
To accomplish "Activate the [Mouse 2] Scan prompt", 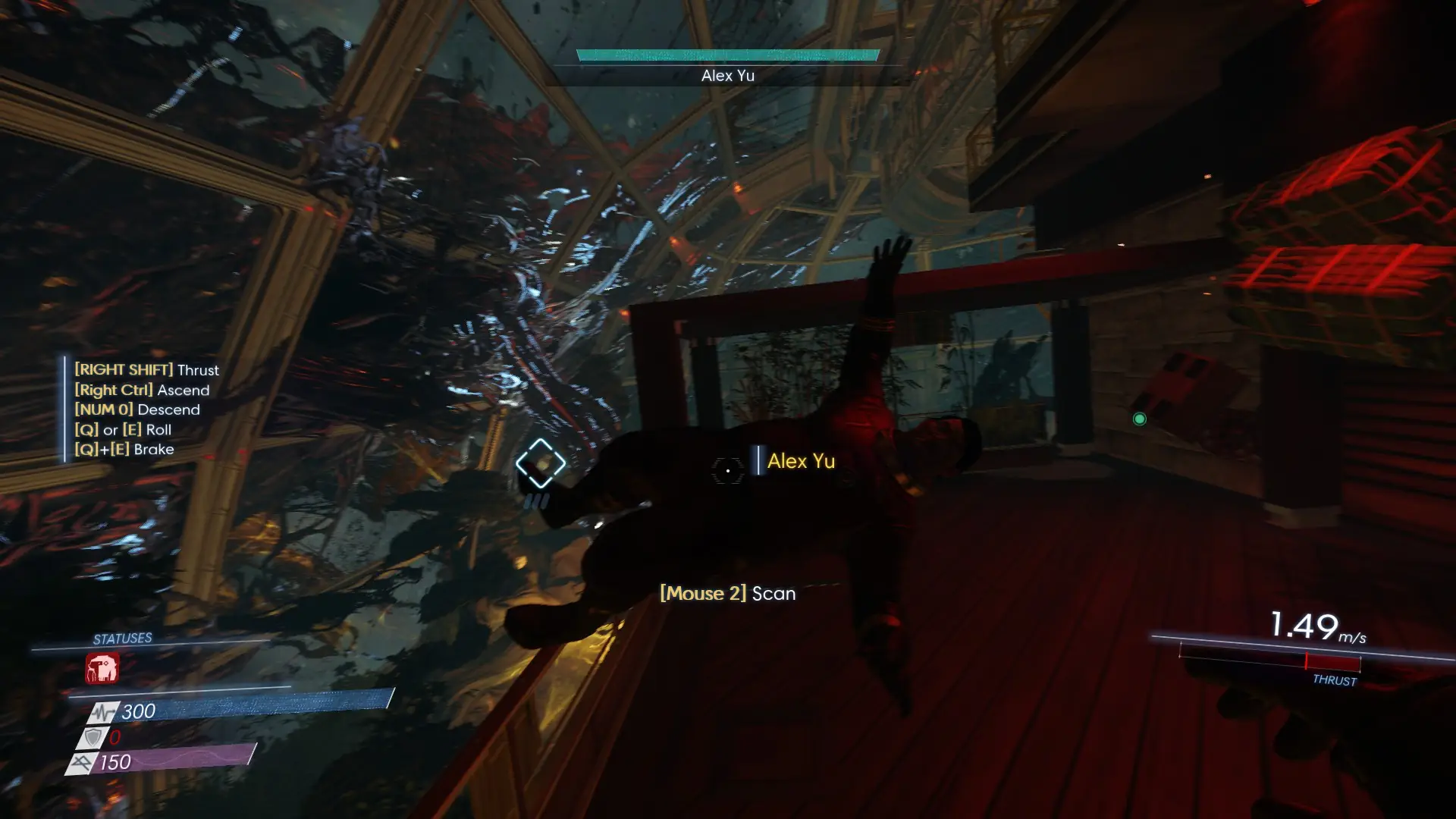I will coord(727,593).
